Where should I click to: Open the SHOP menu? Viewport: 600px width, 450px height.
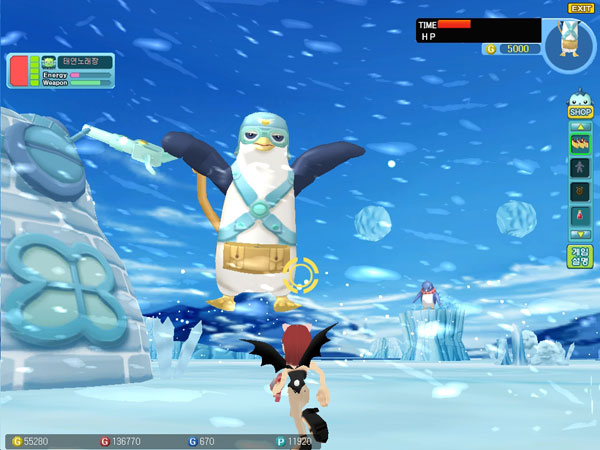(580, 112)
